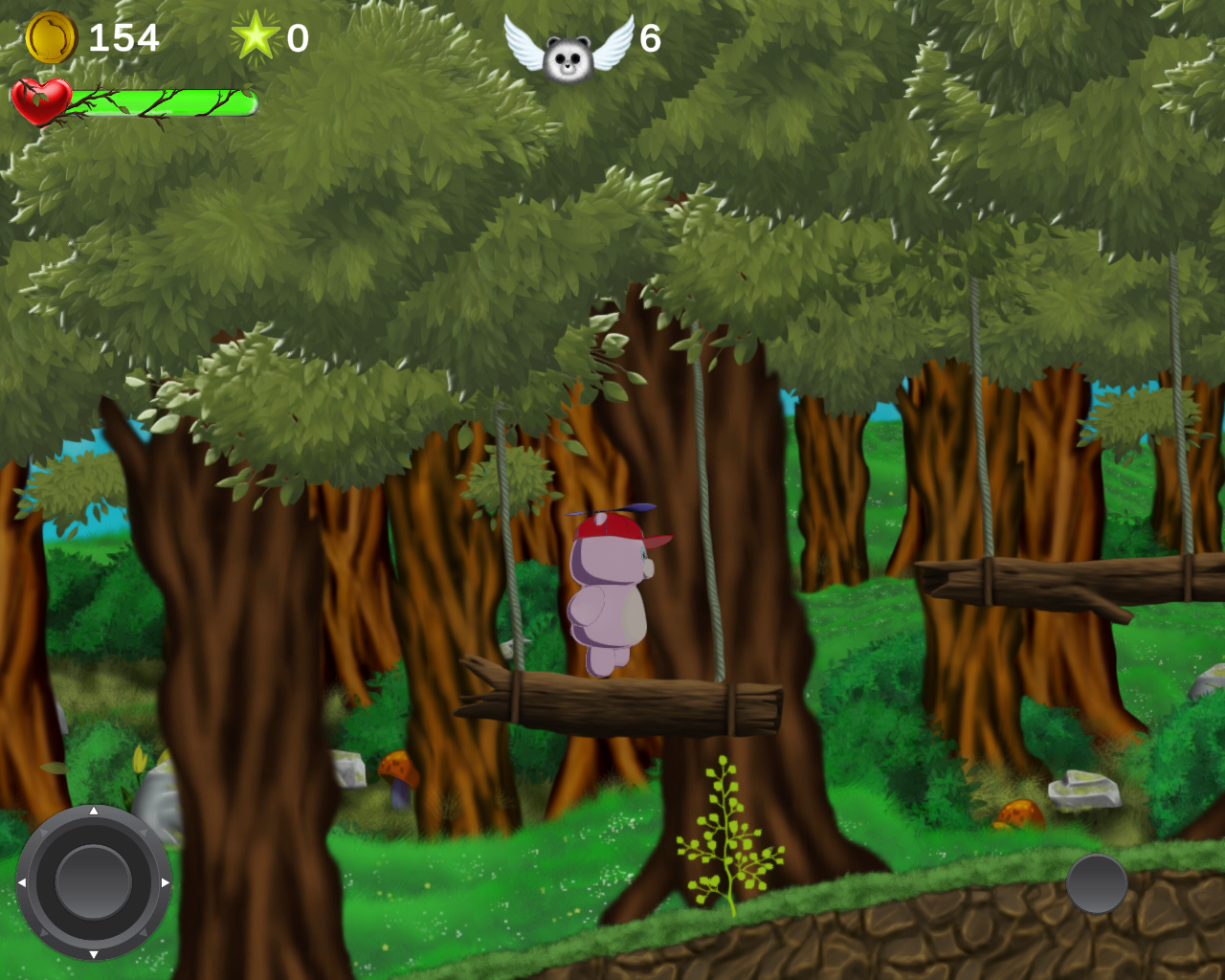Click the coin count number 154
The height and width of the screenshot is (980, 1225).
pos(123,38)
